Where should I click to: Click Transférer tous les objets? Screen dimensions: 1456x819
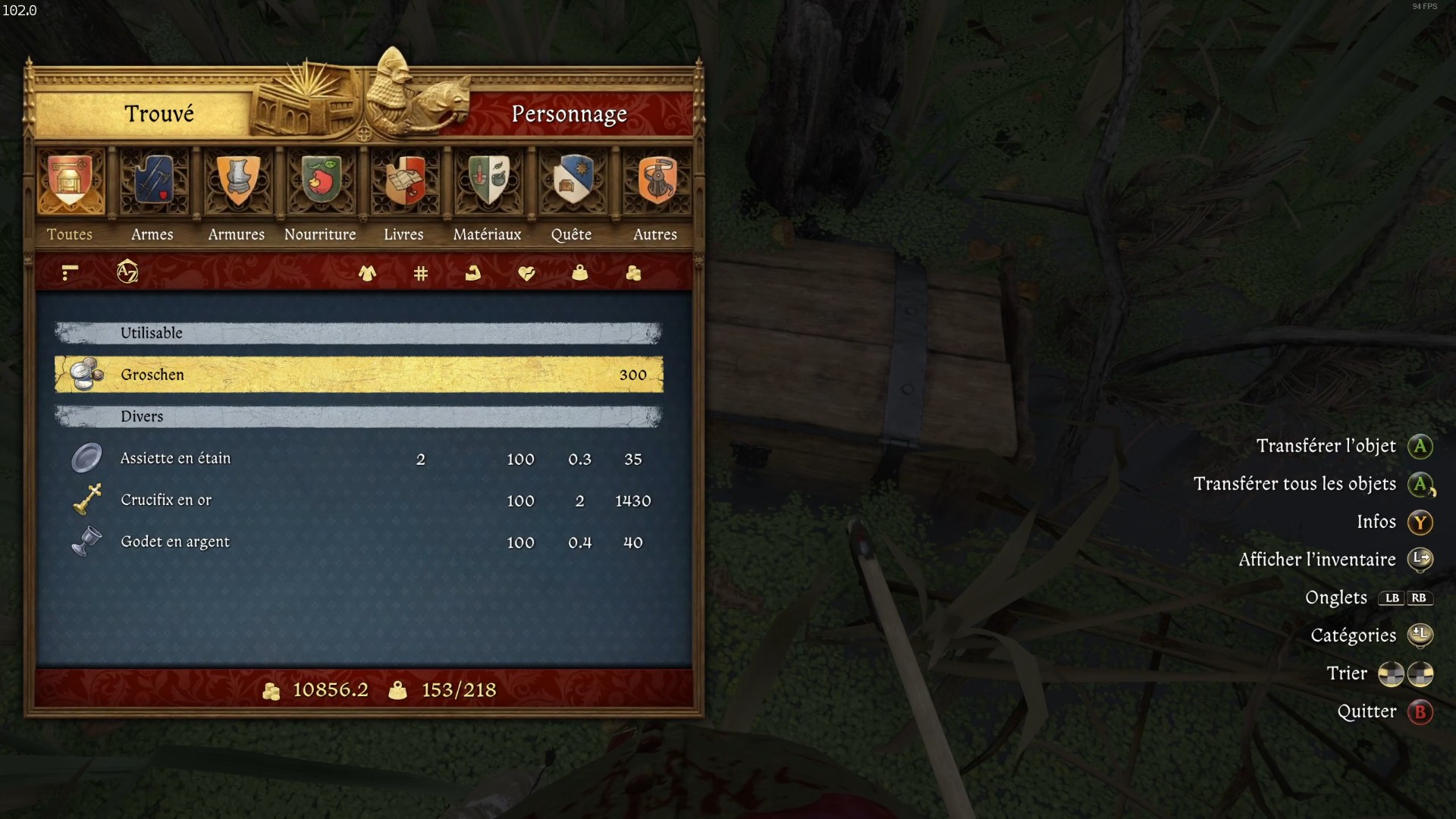tap(1297, 484)
